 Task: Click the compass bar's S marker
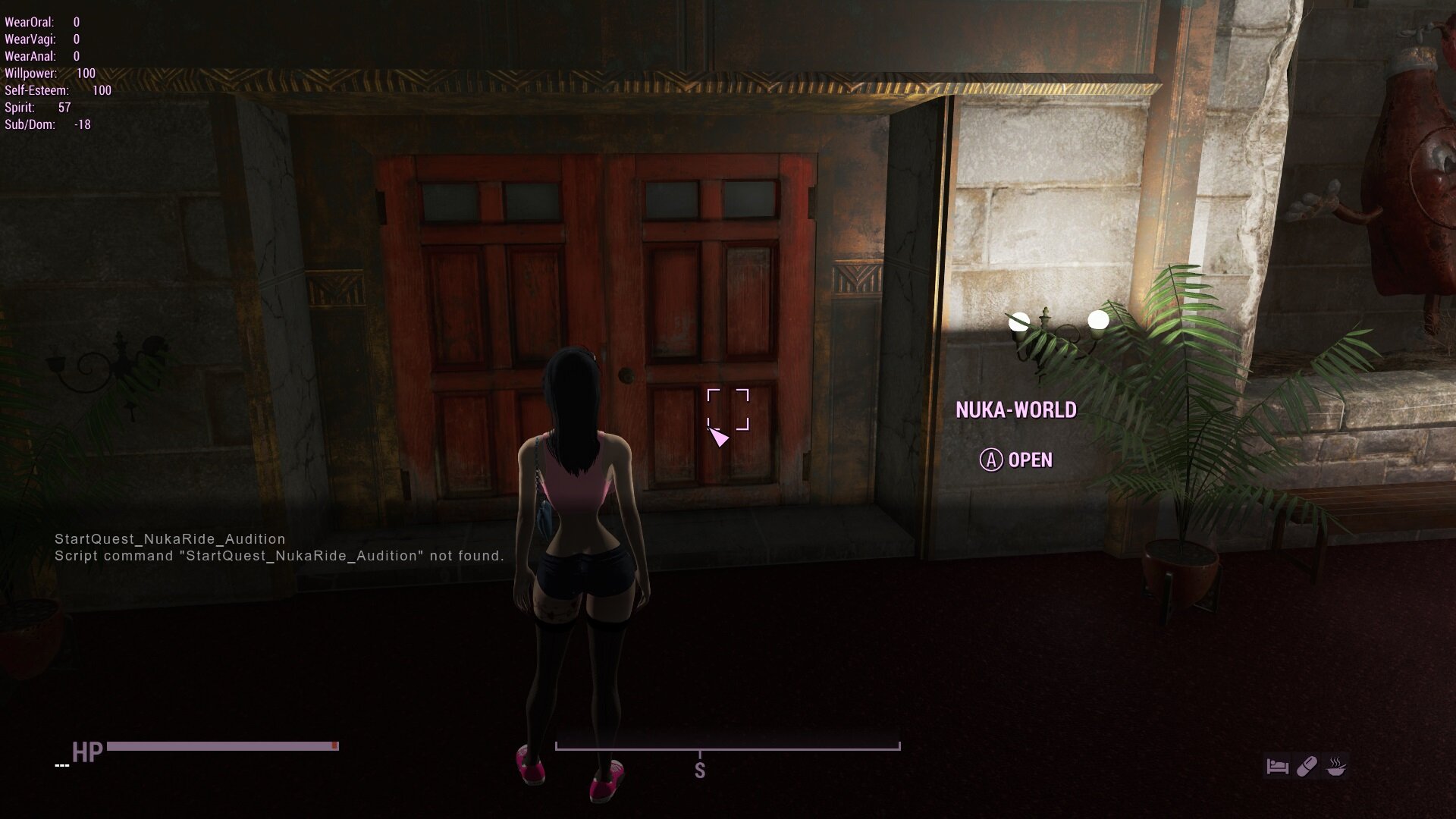699,770
